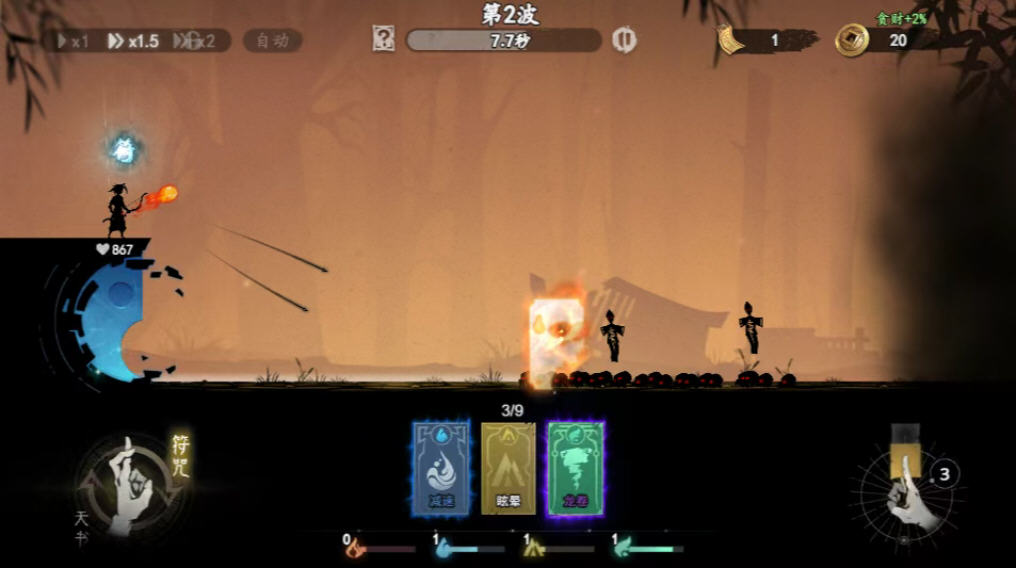Open the question mark help icon

pyautogui.click(x=383, y=39)
